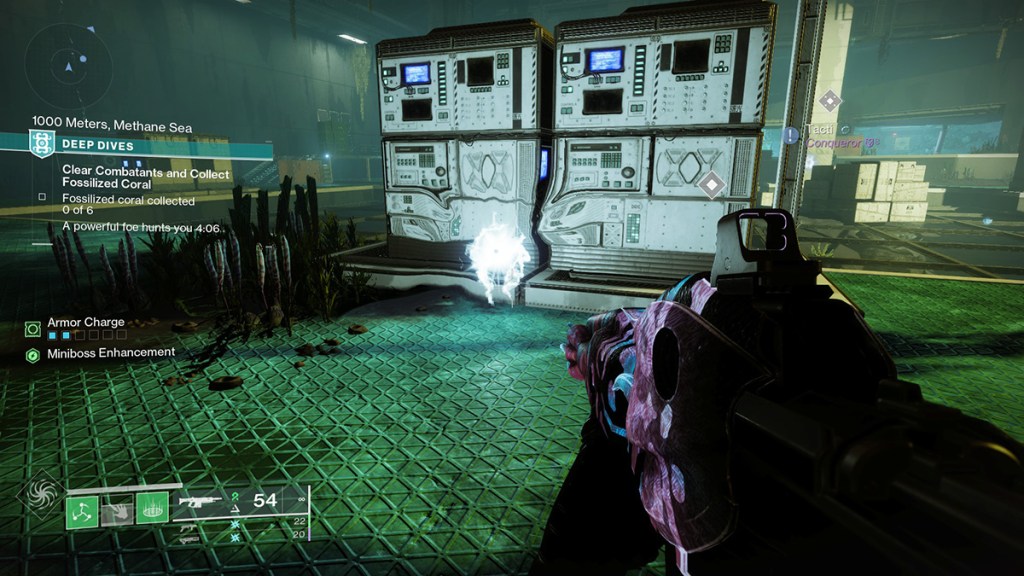Use the three-node grenade ability

(82, 511)
